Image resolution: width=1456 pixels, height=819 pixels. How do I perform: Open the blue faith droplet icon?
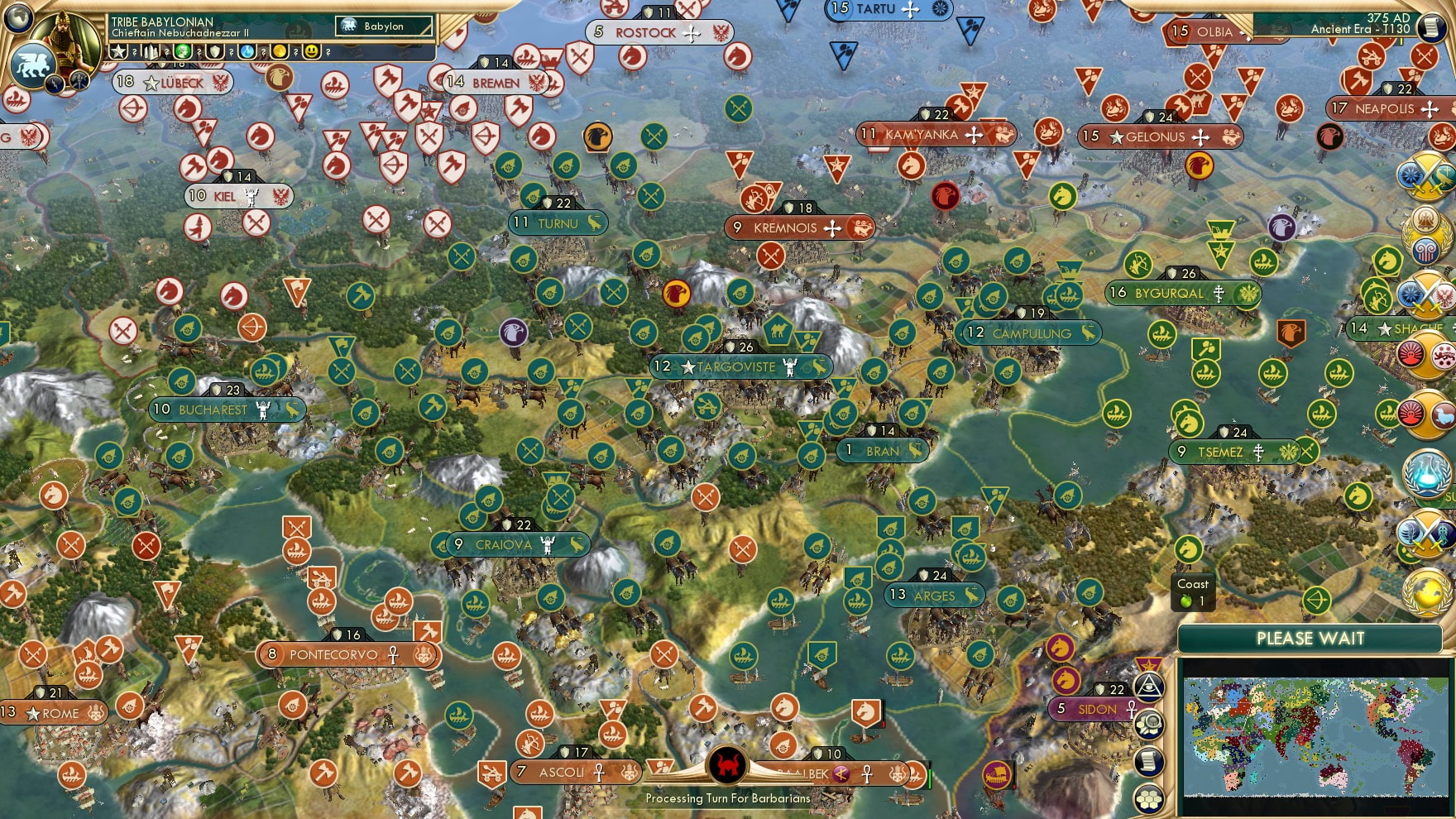pyautogui.click(x=247, y=51)
